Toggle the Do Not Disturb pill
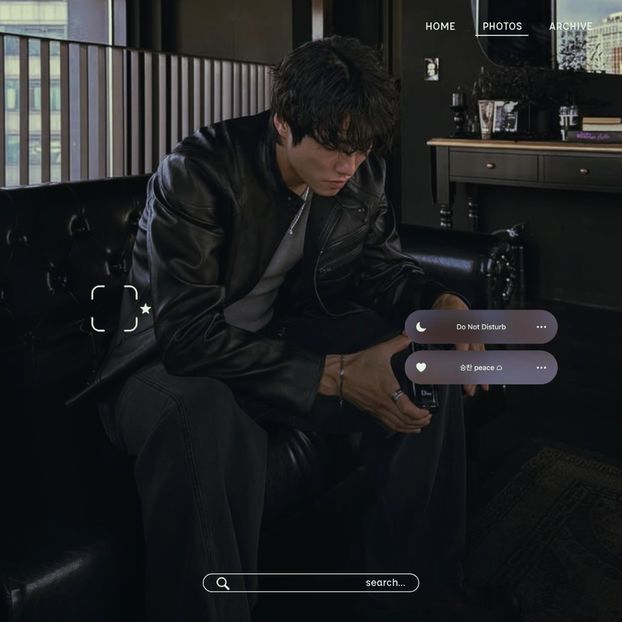This screenshot has width=622, height=622. point(480,327)
